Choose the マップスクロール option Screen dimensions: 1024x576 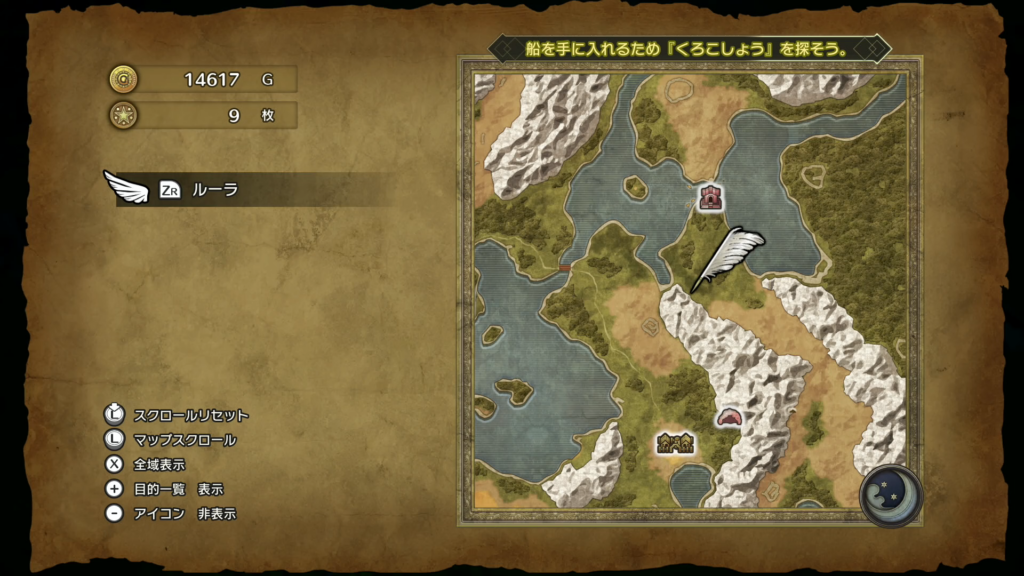click(x=184, y=440)
